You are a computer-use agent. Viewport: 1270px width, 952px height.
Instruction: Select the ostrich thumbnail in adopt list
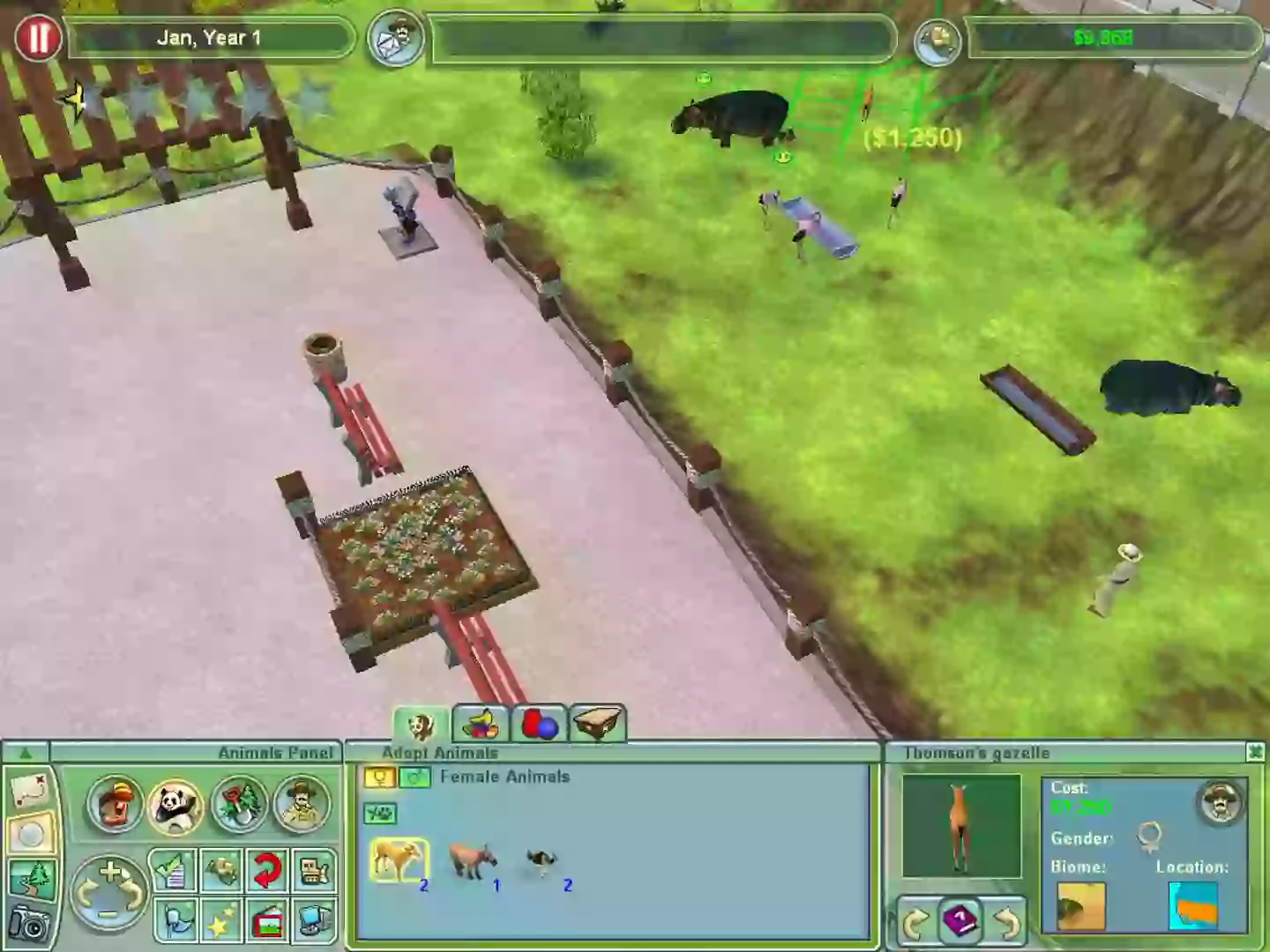click(x=541, y=859)
